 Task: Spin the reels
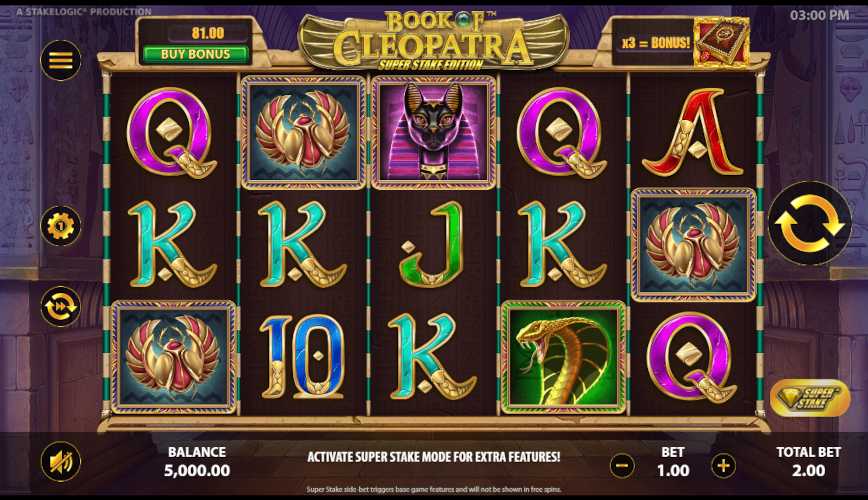point(809,224)
